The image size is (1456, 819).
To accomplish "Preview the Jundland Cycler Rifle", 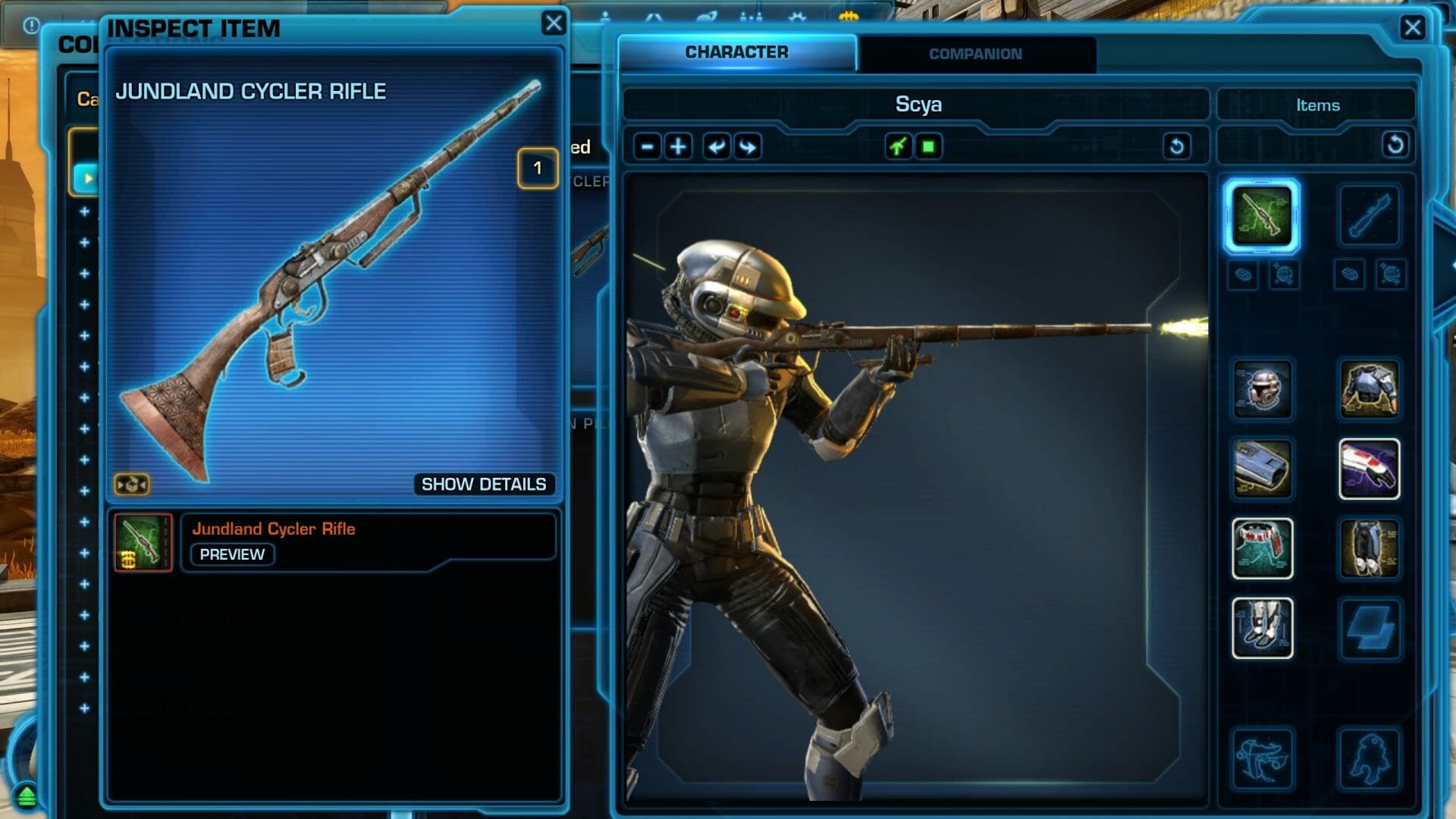I will pos(232,554).
